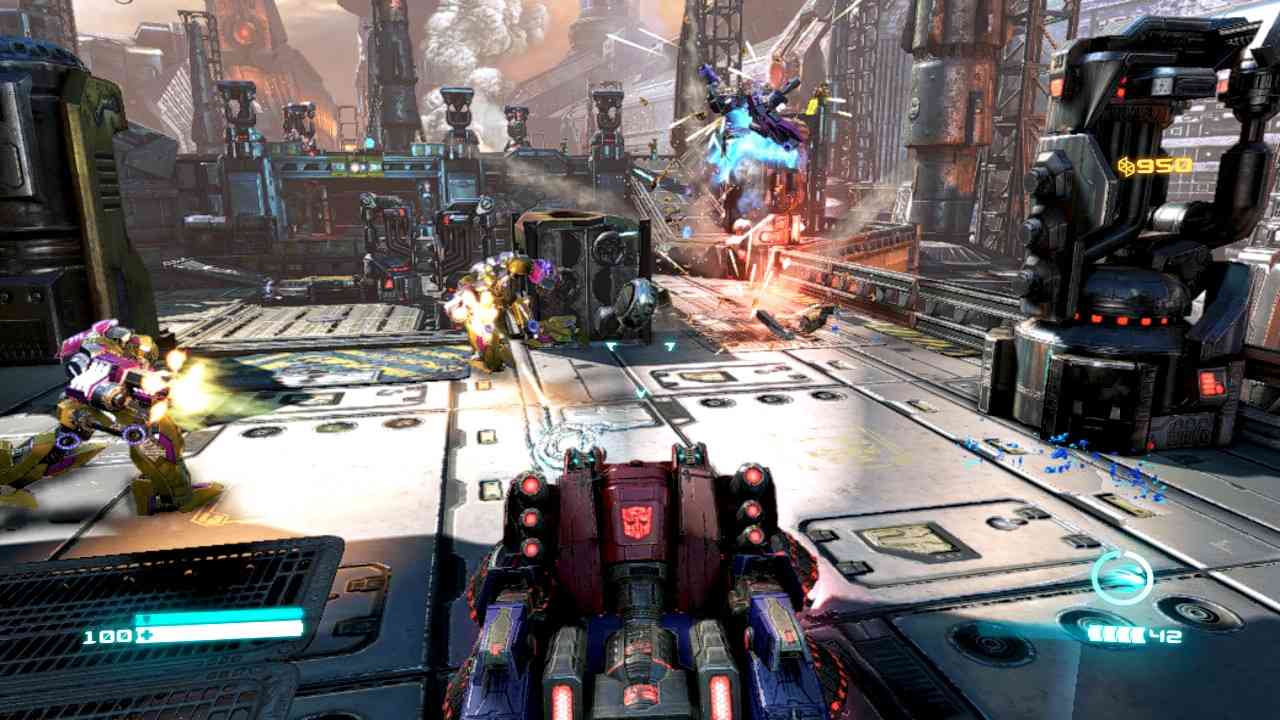The height and width of the screenshot is (720, 1280).
Task: Click the red Autobot insignia on the tank
Action: (637, 523)
